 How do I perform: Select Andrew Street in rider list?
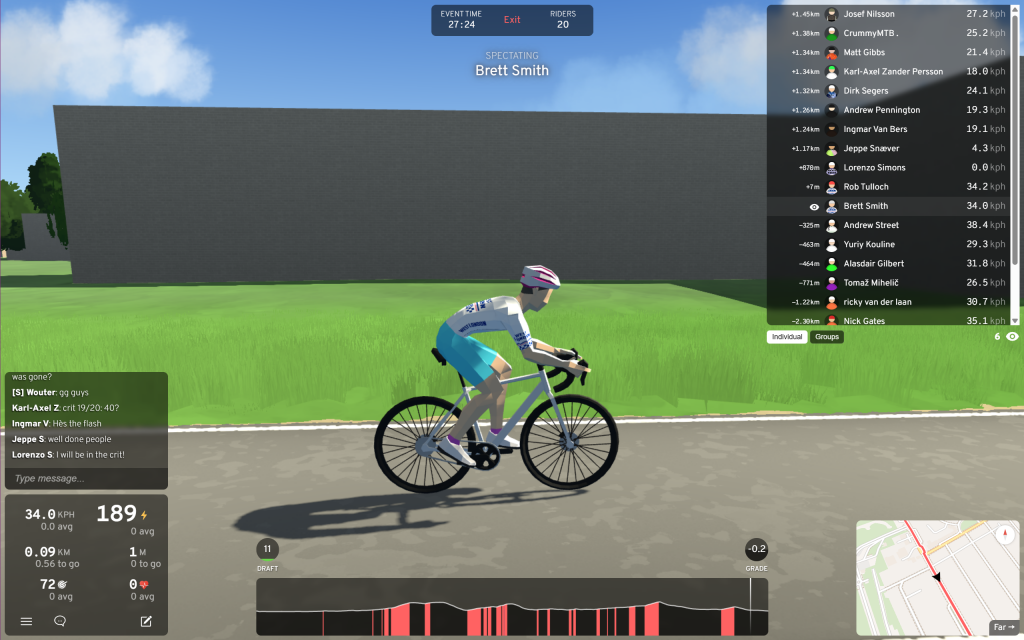tap(871, 225)
